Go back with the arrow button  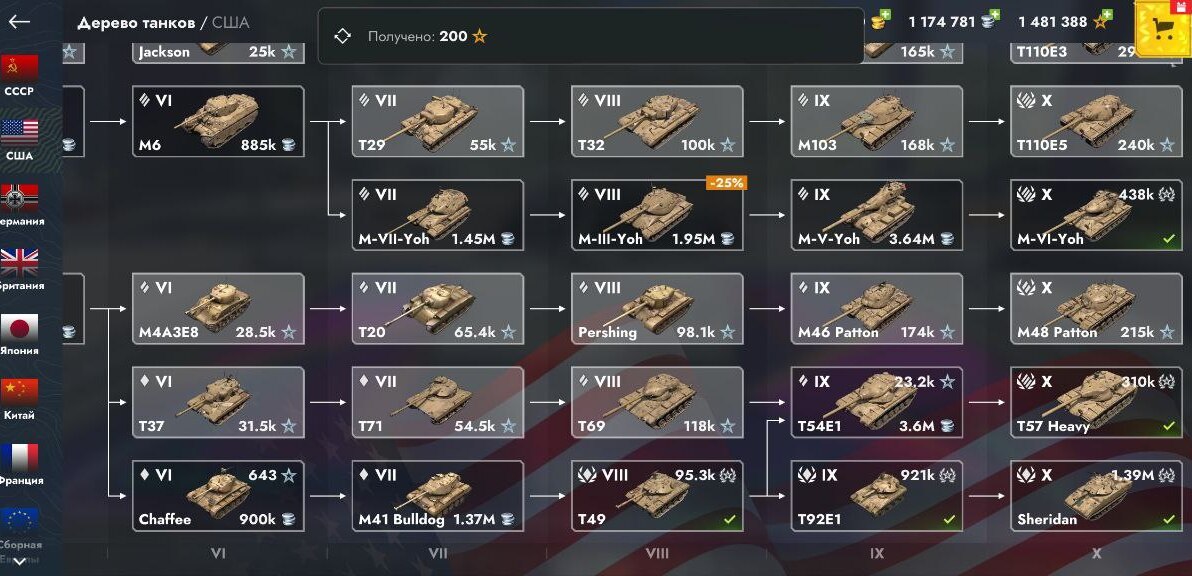19,22
